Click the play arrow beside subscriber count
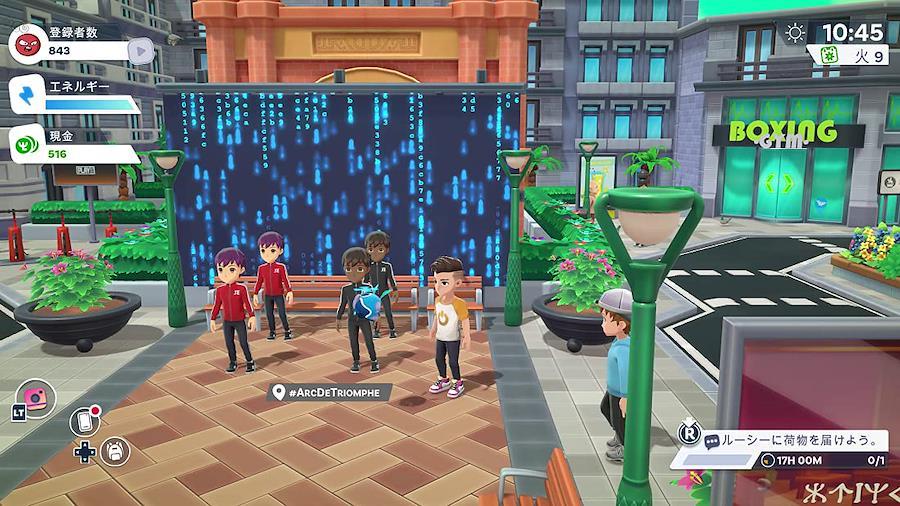 point(143,49)
